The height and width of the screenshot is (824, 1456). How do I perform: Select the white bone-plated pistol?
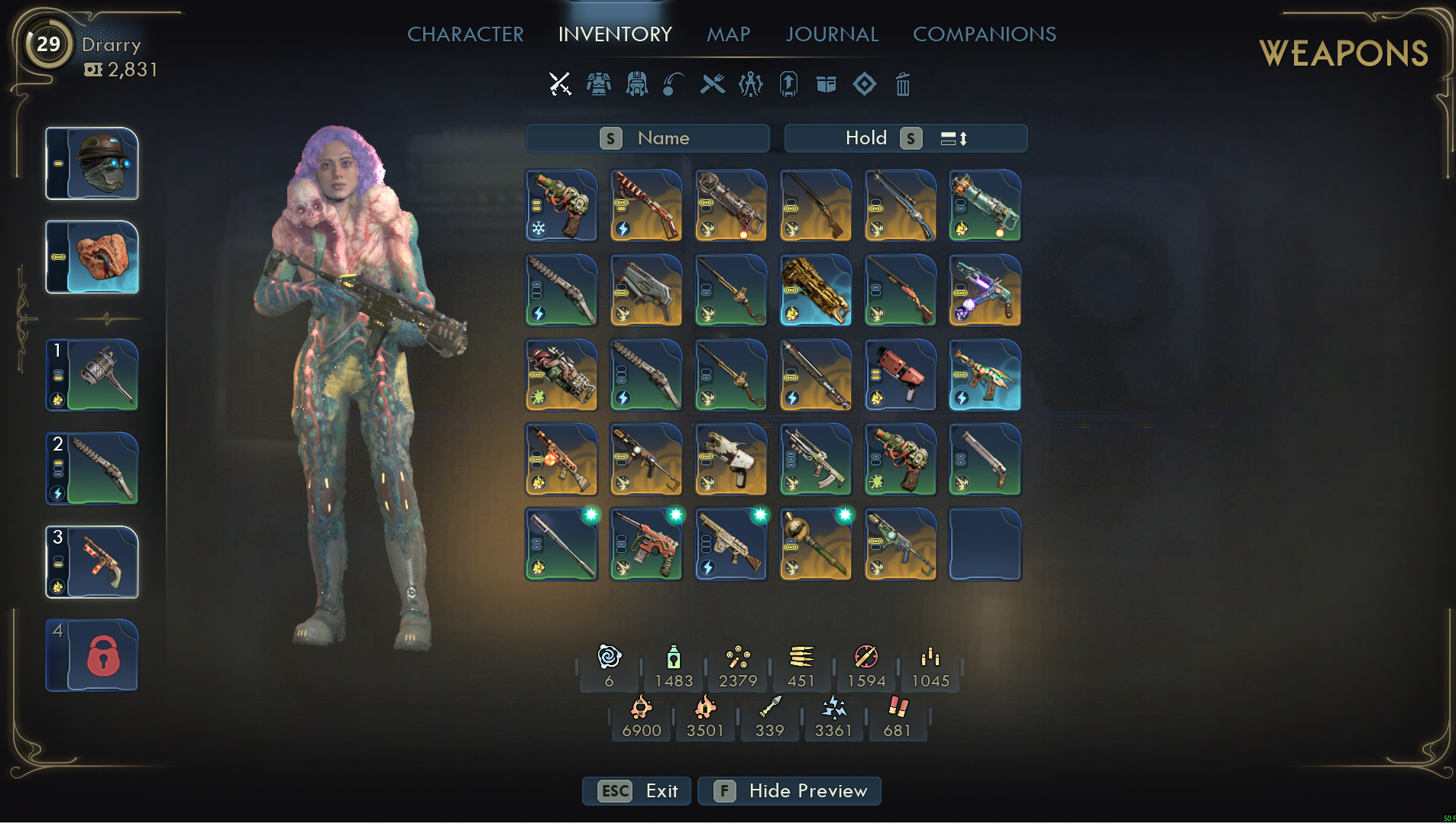pyautogui.click(x=730, y=460)
